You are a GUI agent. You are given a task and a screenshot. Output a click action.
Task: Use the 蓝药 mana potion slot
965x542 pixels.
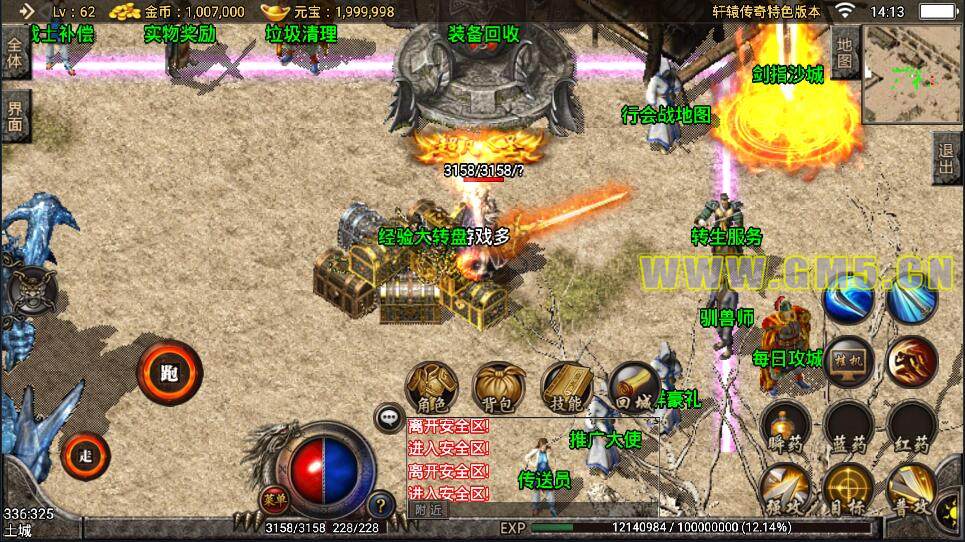tap(848, 427)
